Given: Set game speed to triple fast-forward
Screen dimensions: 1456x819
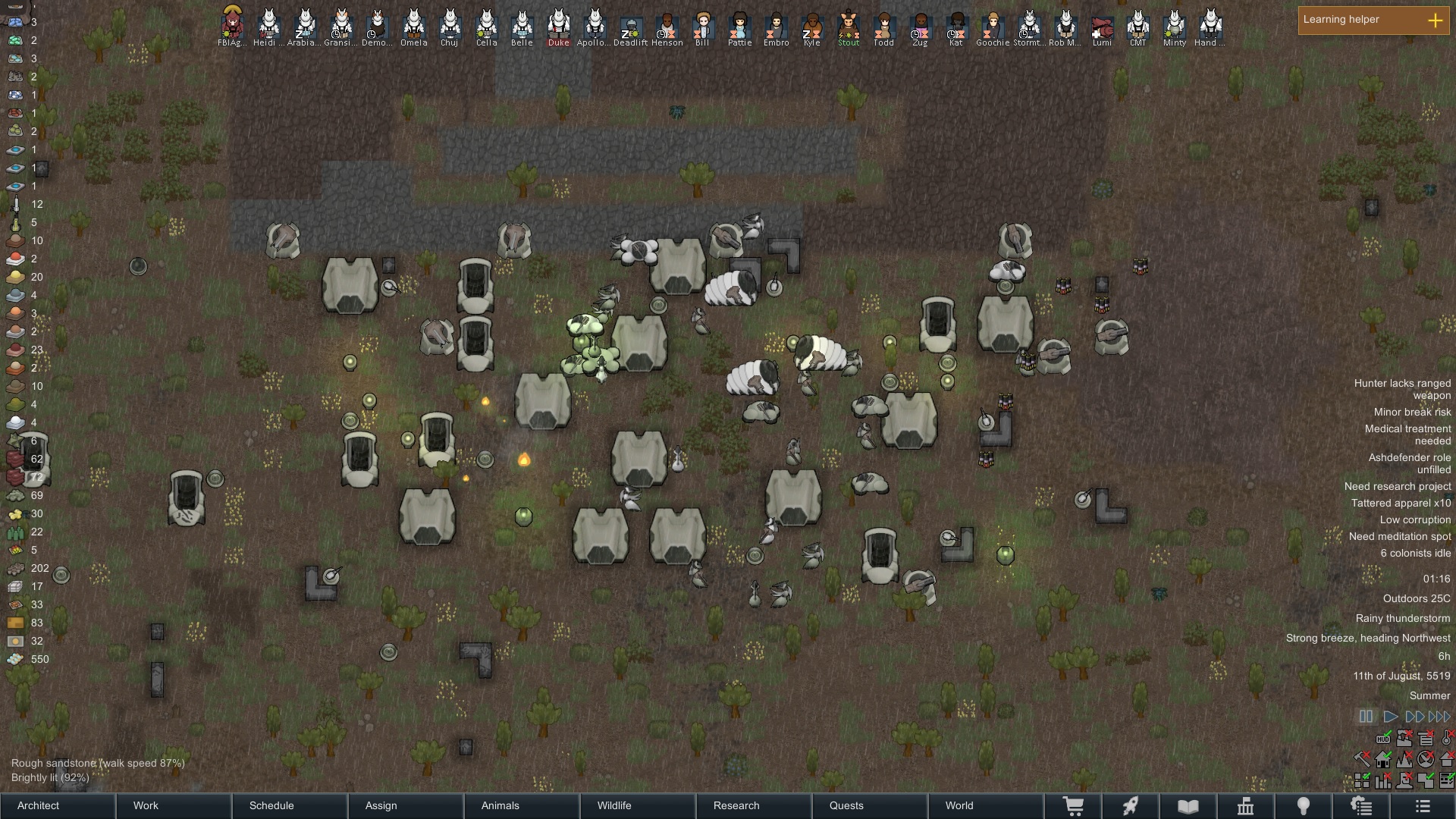Looking at the screenshot, I should coord(1439,717).
